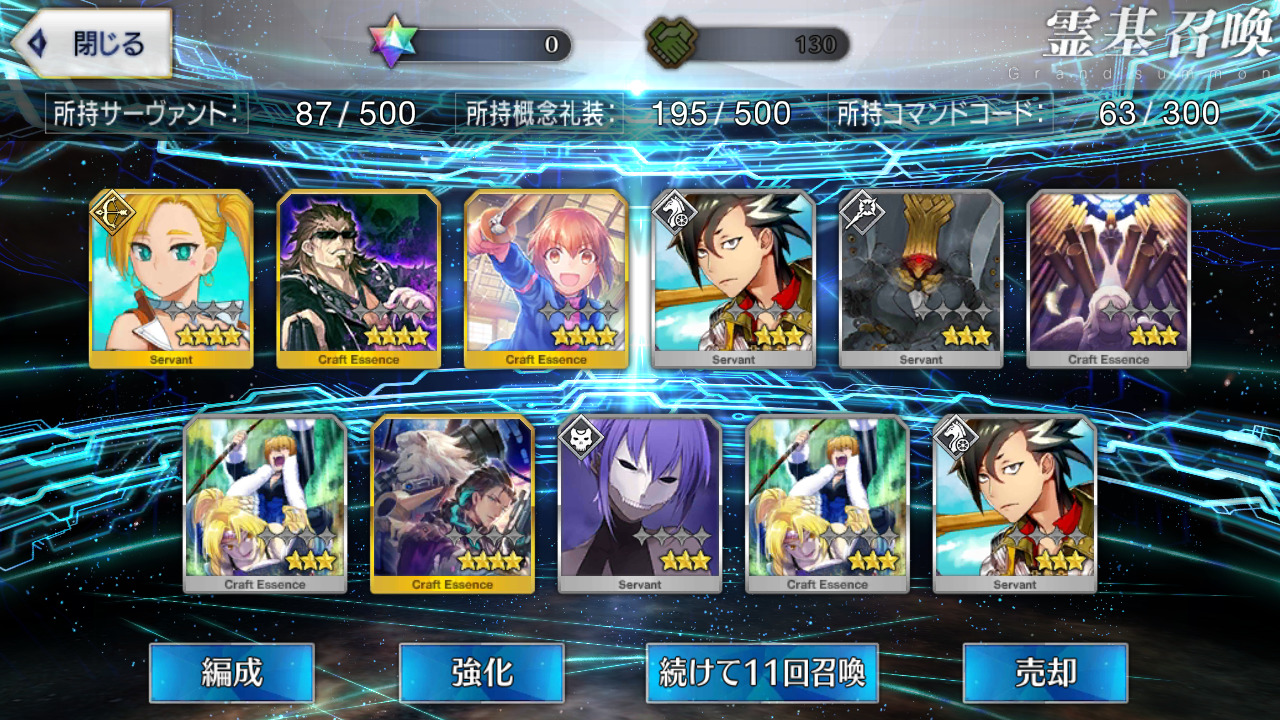Go to the 強化 enhancement screen

(481, 673)
